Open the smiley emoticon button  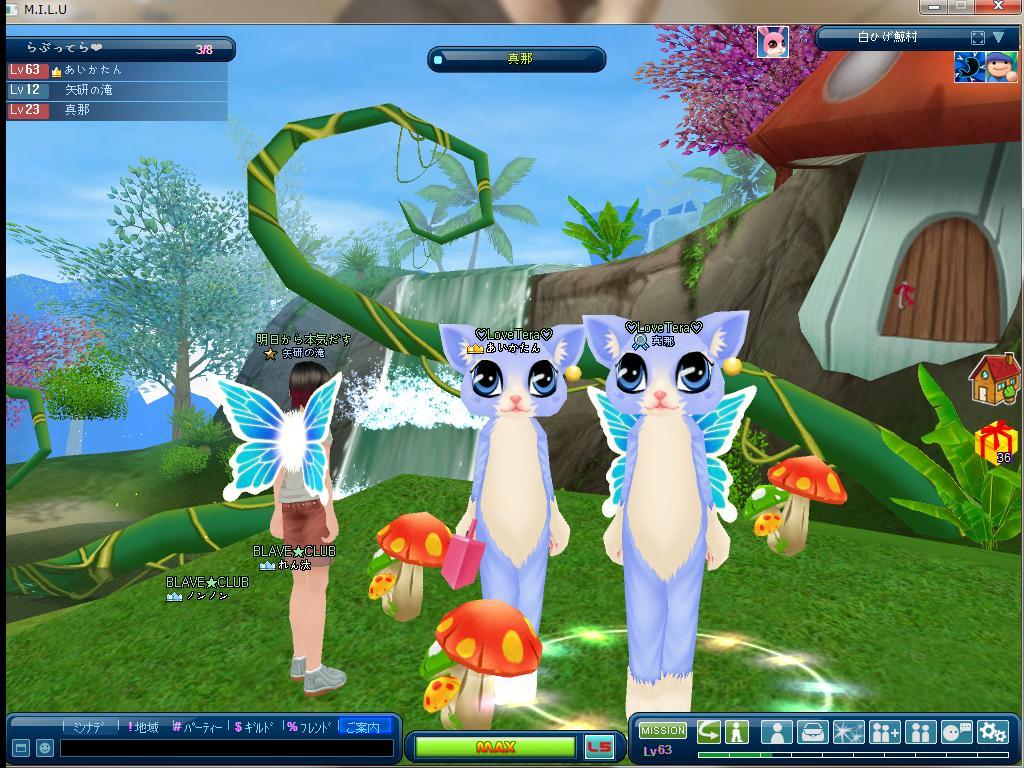[x=44, y=748]
